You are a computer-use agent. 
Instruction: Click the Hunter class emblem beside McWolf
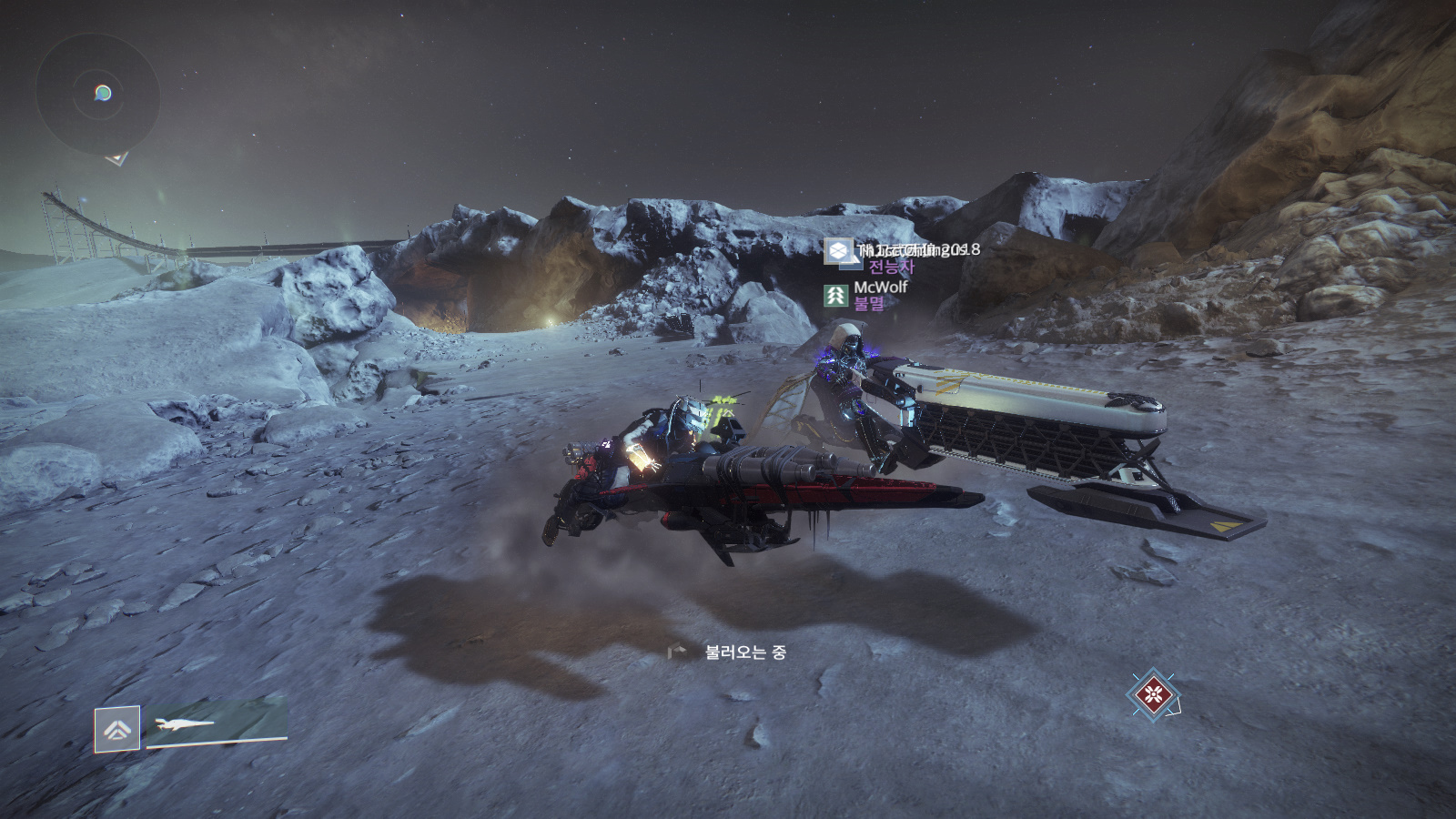pos(835,295)
